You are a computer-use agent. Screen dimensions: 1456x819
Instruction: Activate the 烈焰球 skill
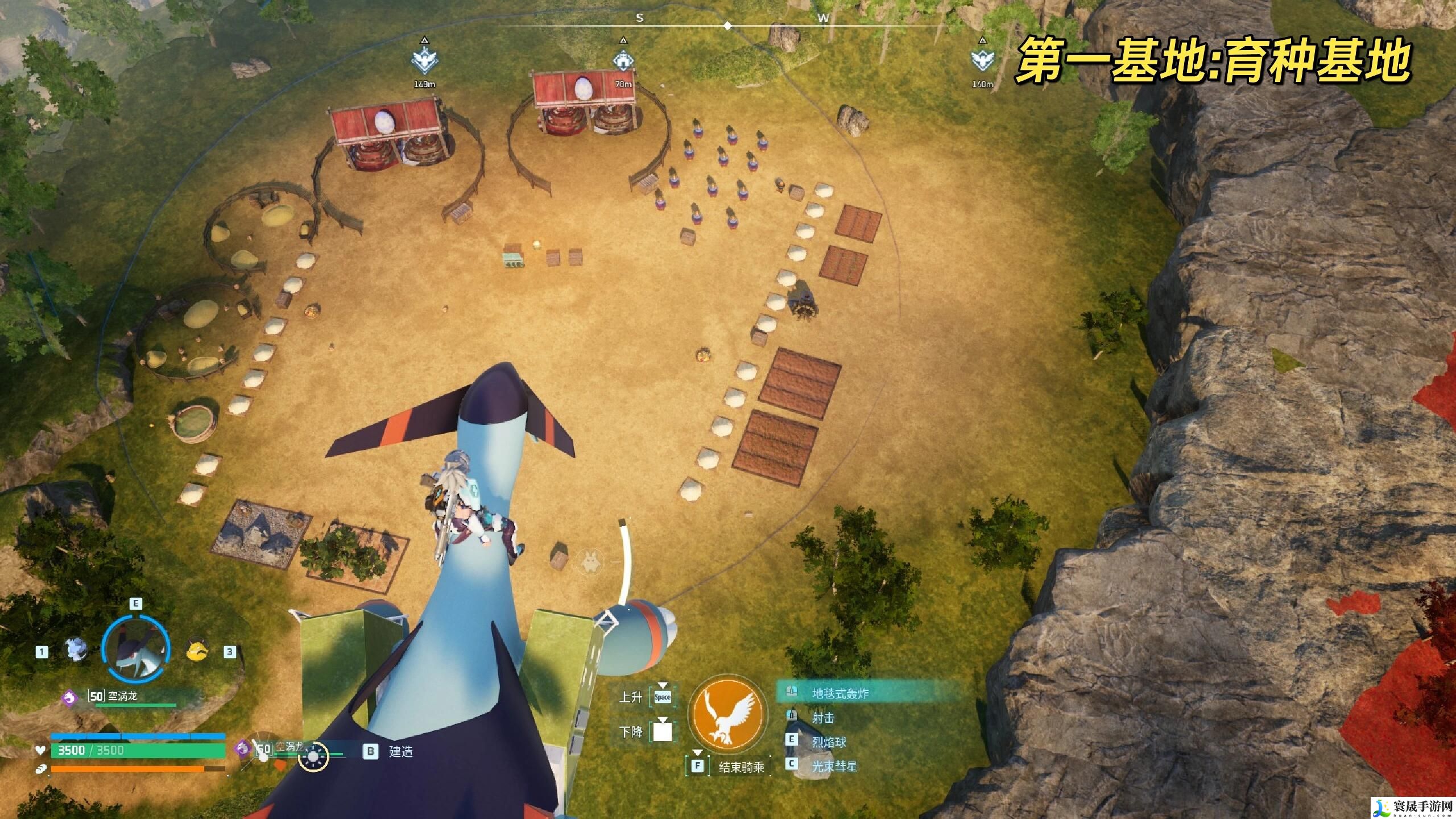[829, 742]
